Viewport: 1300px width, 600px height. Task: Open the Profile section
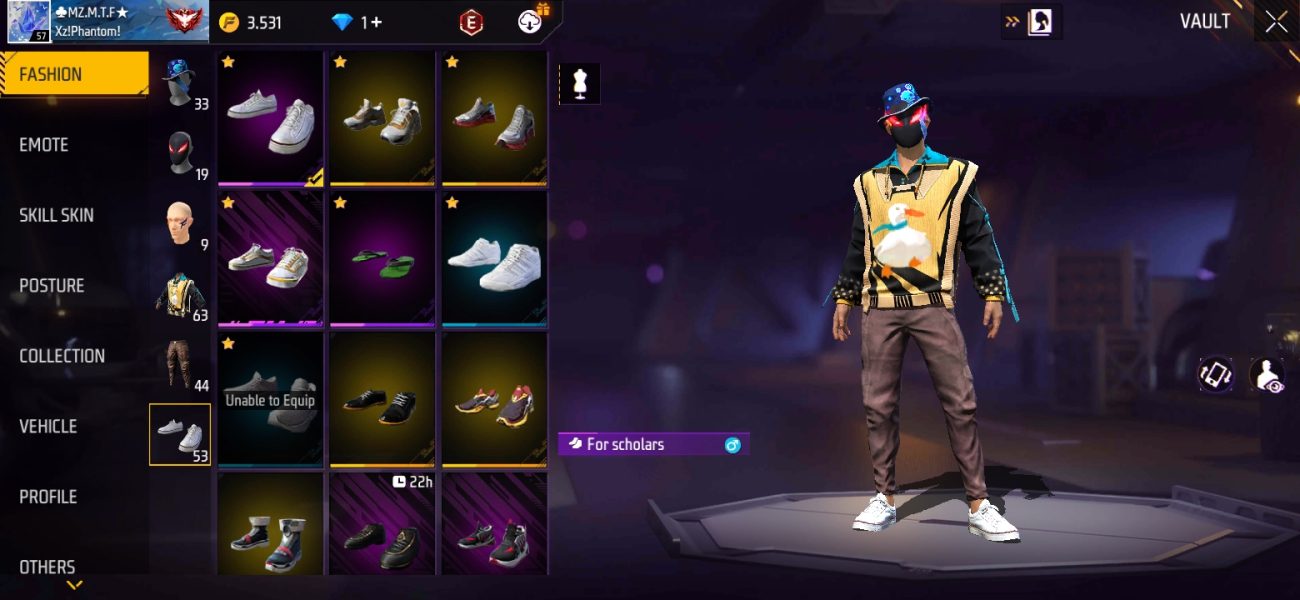click(48, 497)
